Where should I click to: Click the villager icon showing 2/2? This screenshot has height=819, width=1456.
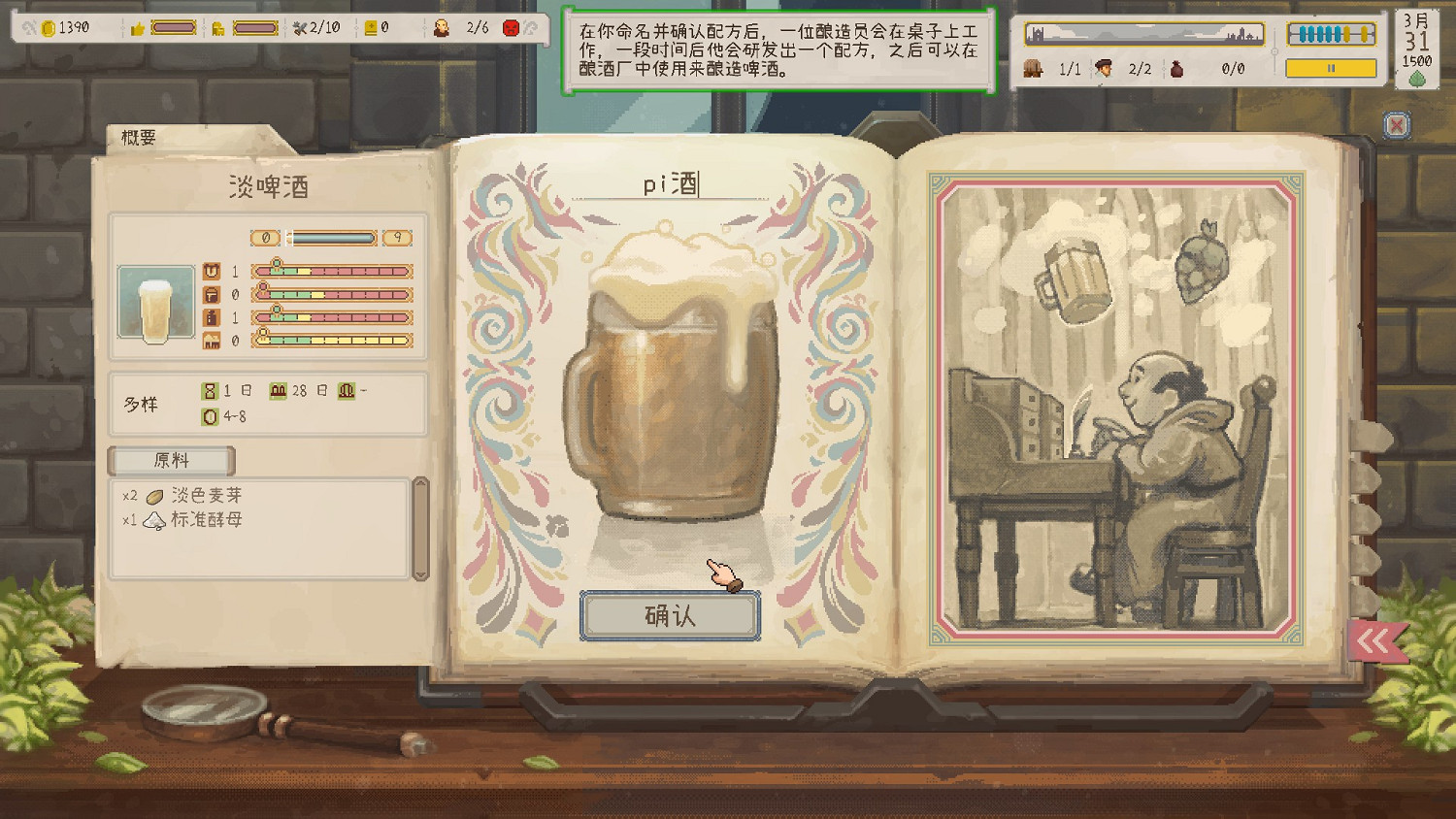tap(1102, 69)
